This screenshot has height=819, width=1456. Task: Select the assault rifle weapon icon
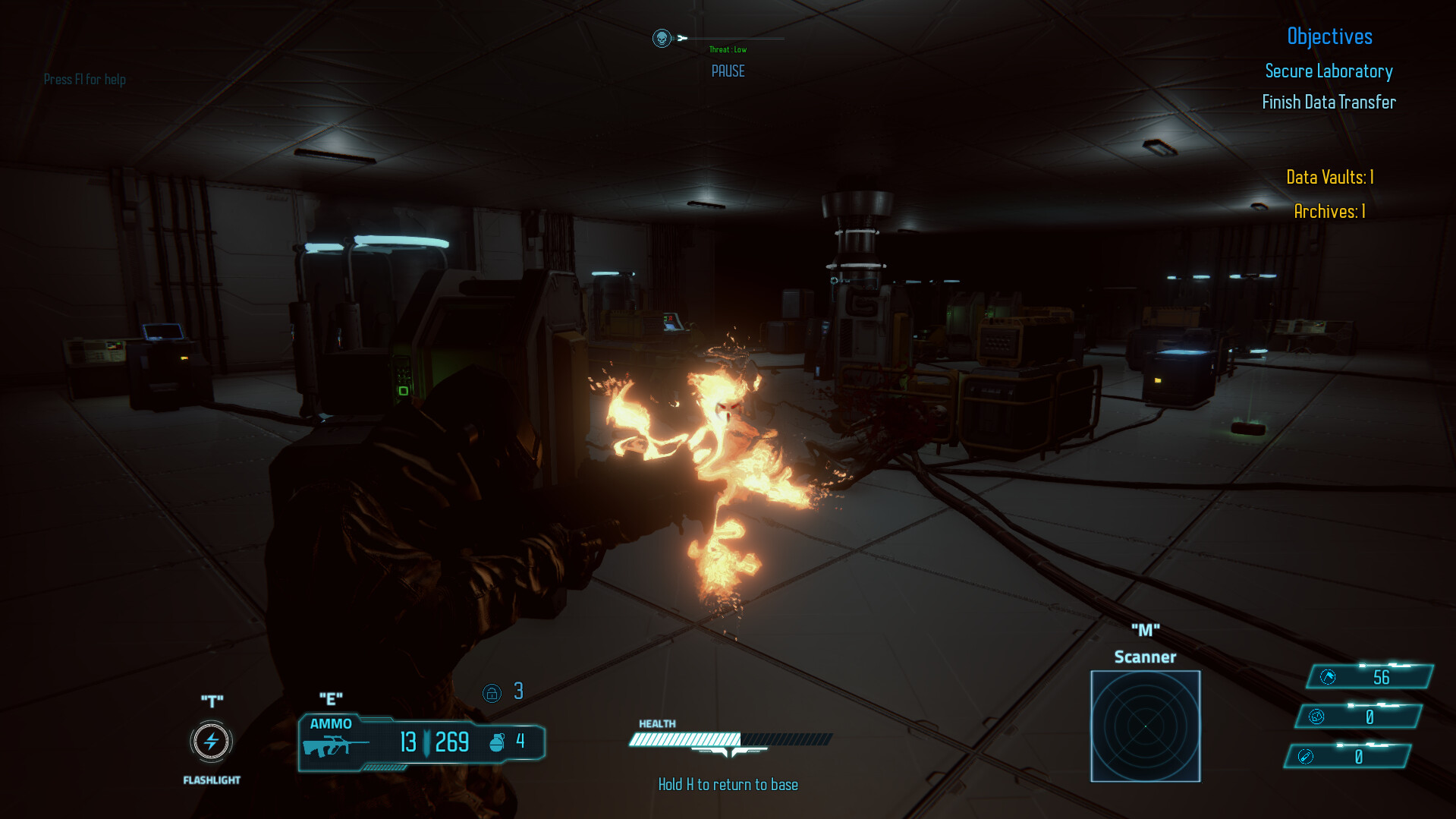pos(335,745)
